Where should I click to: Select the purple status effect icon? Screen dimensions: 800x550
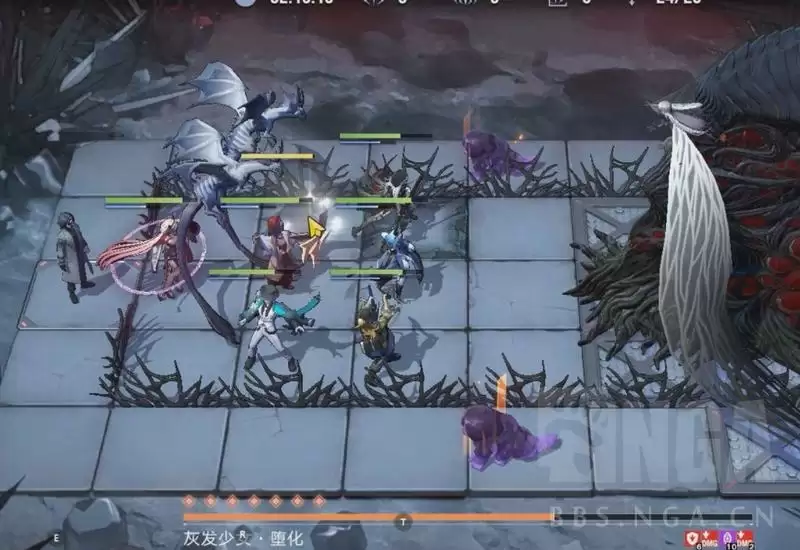tap(726, 538)
